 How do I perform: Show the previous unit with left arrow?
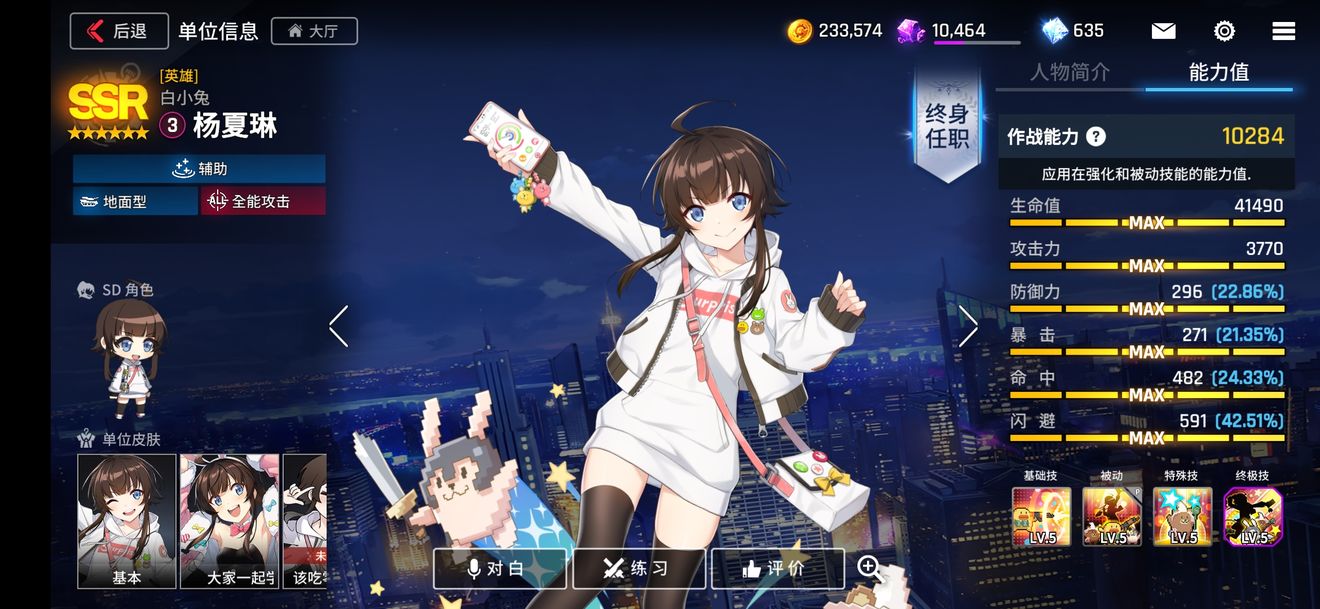click(339, 327)
